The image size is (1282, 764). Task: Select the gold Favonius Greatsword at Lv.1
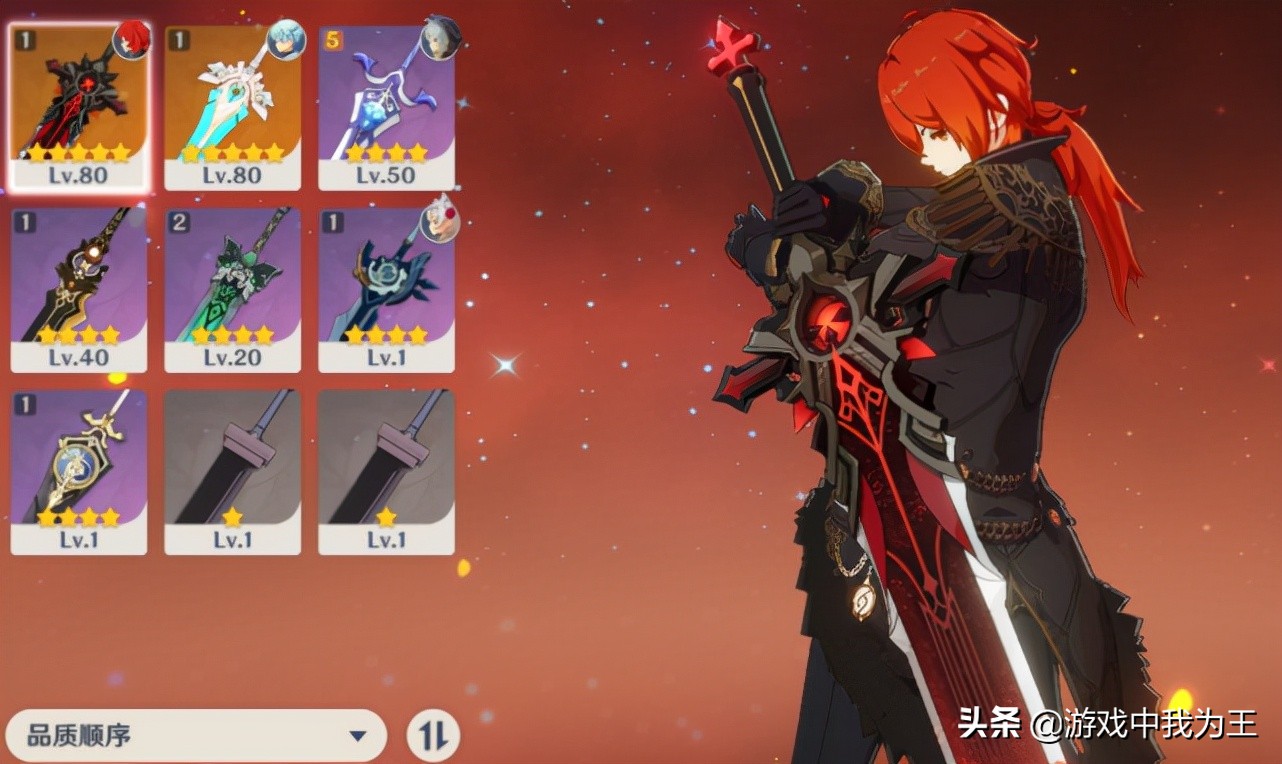click(x=78, y=471)
